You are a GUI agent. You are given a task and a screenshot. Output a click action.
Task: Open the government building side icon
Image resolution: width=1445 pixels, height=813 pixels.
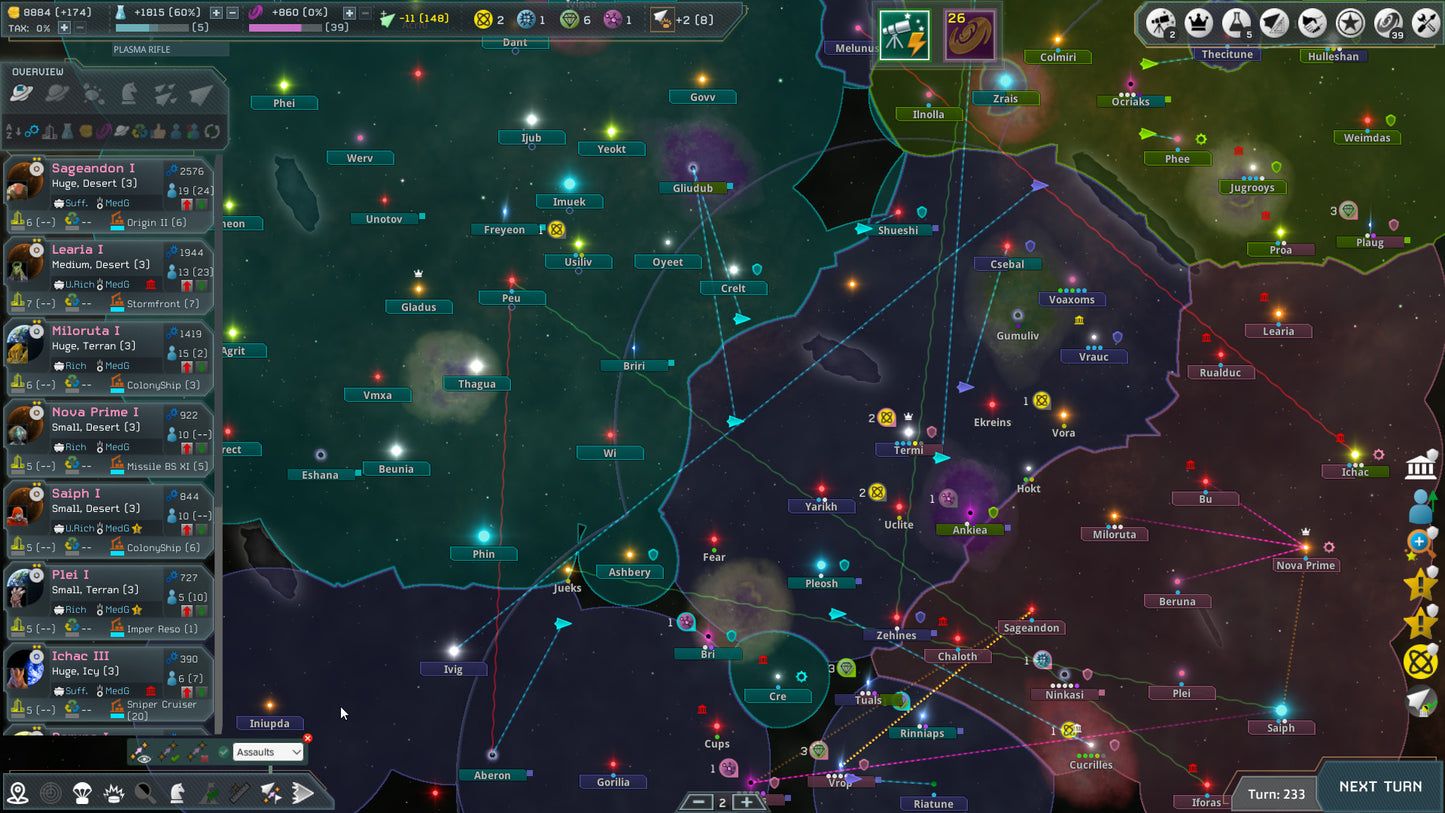(1421, 466)
